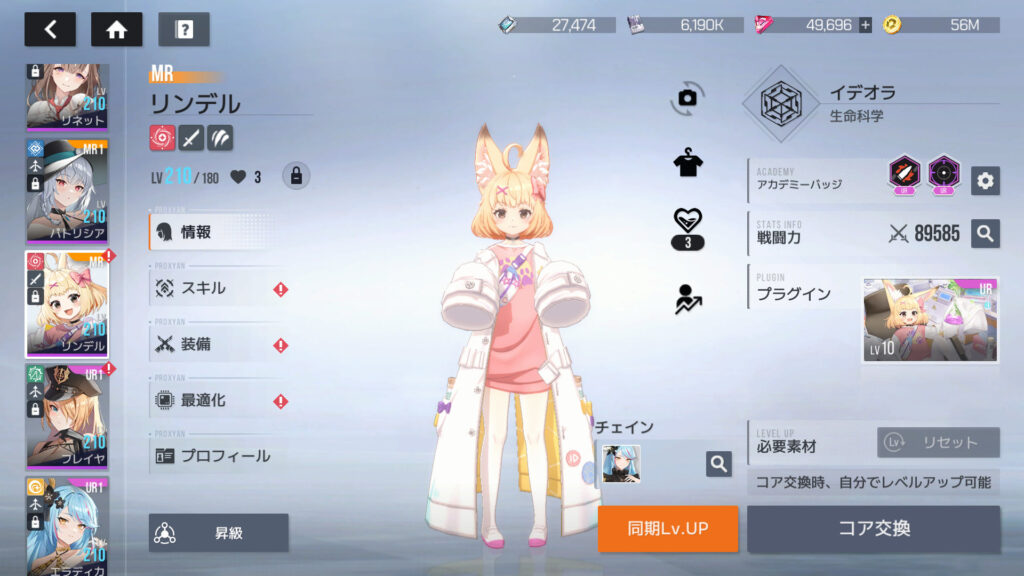Open the help guide icon
The image size is (1024, 576).
pyautogui.click(x=184, y=29)
